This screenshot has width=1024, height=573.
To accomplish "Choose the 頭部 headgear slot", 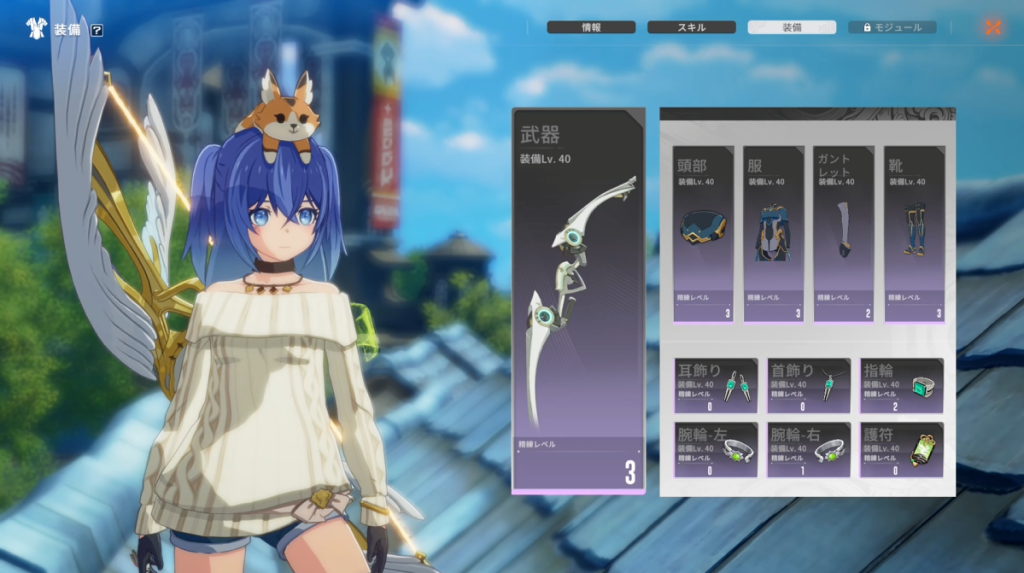I will click(703, 234).
